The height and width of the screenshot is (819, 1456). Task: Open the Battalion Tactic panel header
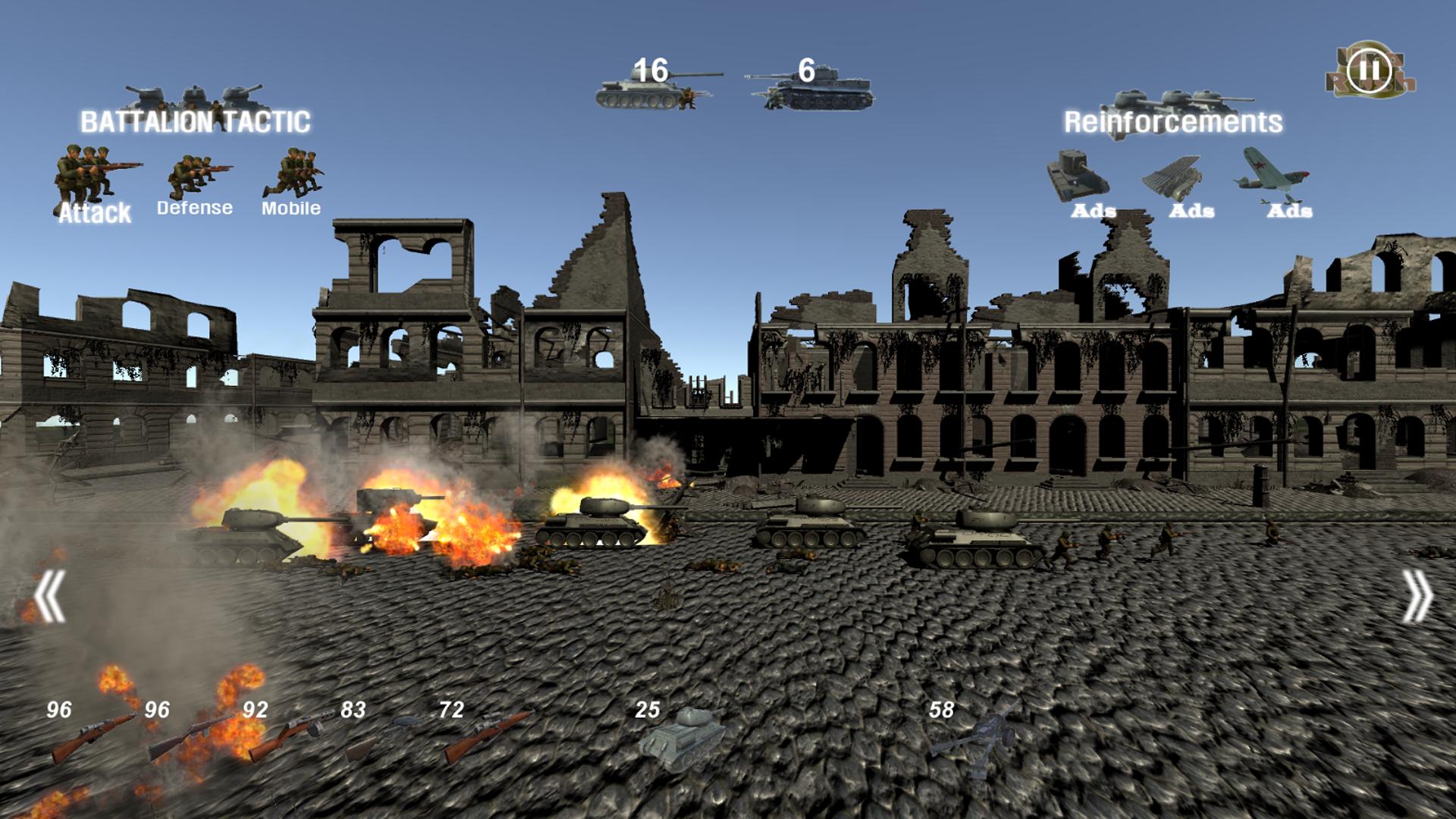pyautogui.click(x=196, y=119)
